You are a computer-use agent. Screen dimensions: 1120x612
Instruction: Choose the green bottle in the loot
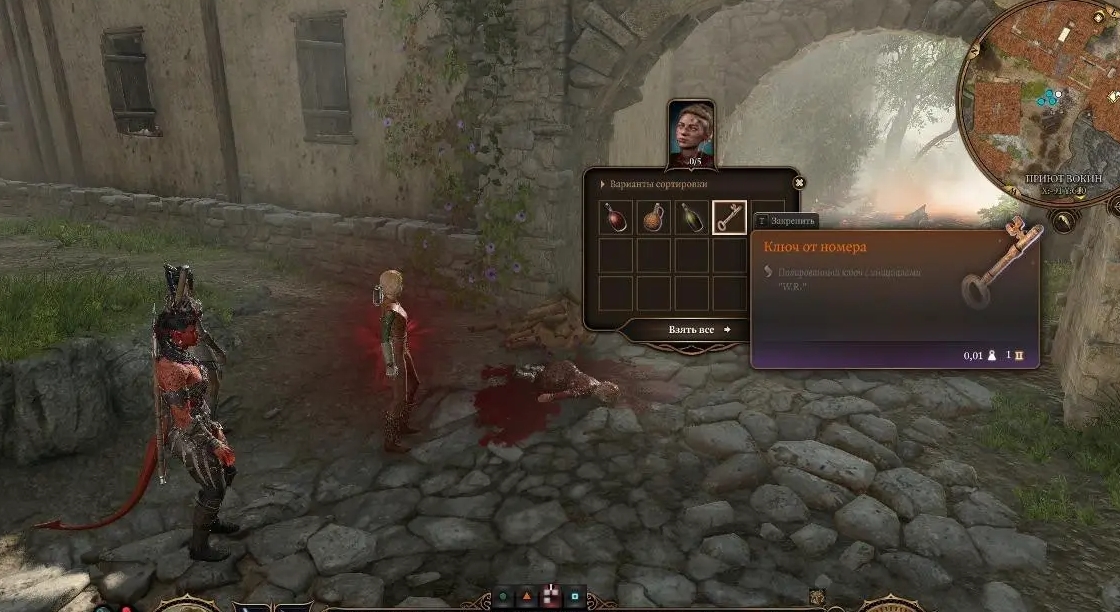click(x=692, y=217)
